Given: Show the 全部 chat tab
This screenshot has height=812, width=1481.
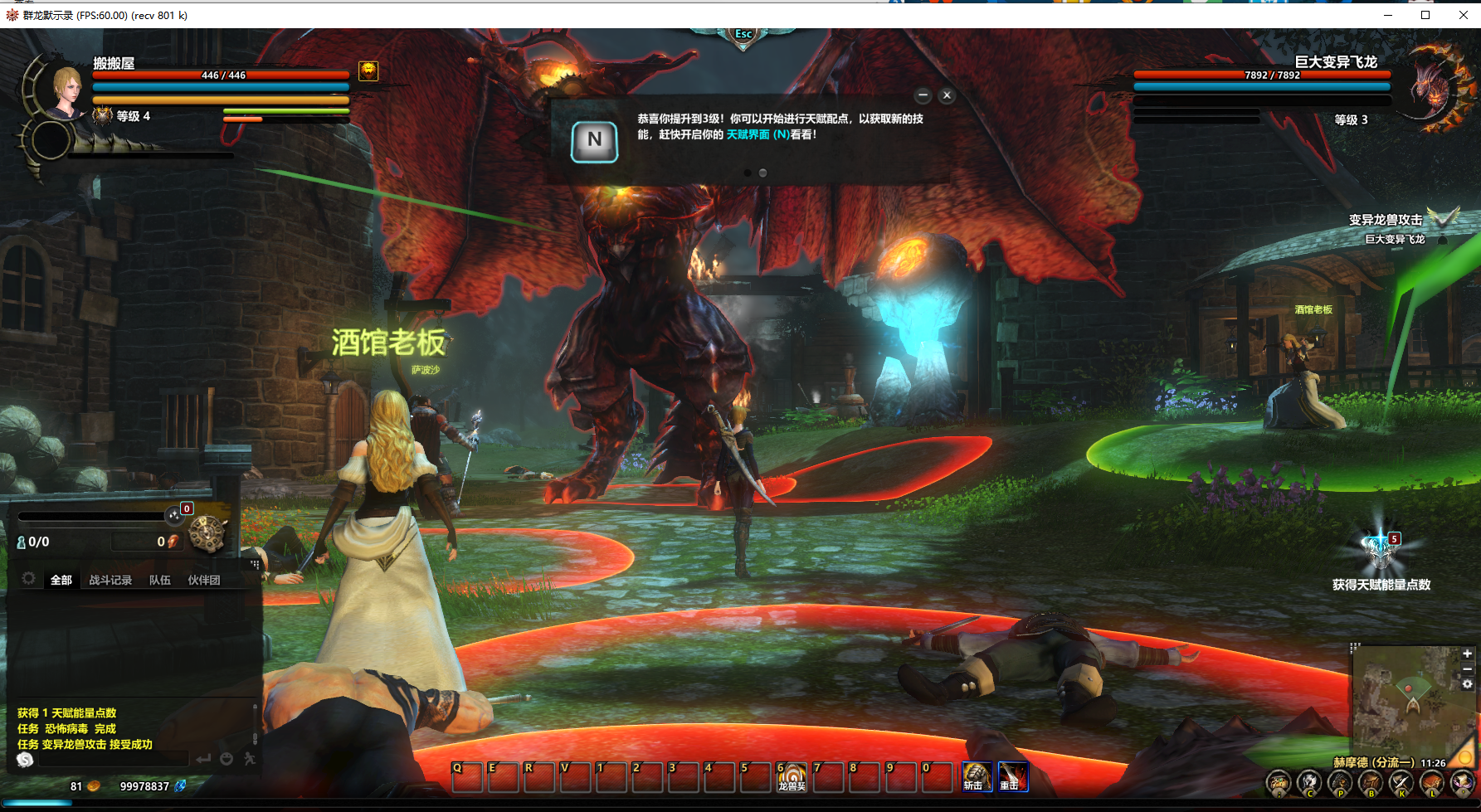Looking at the screenshot, I should click(x=61, y=580).
